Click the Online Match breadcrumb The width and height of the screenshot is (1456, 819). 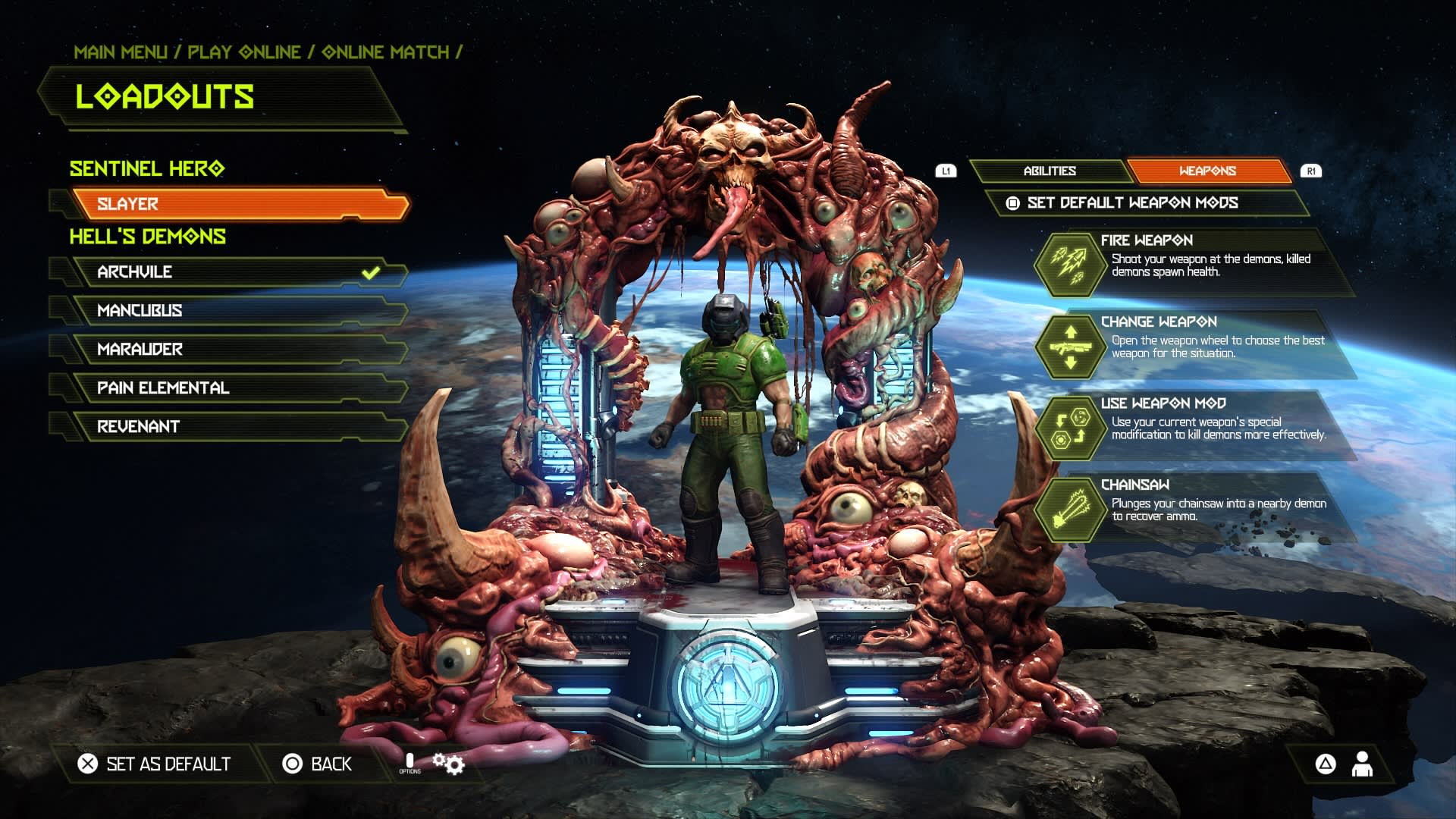[385, 52]
